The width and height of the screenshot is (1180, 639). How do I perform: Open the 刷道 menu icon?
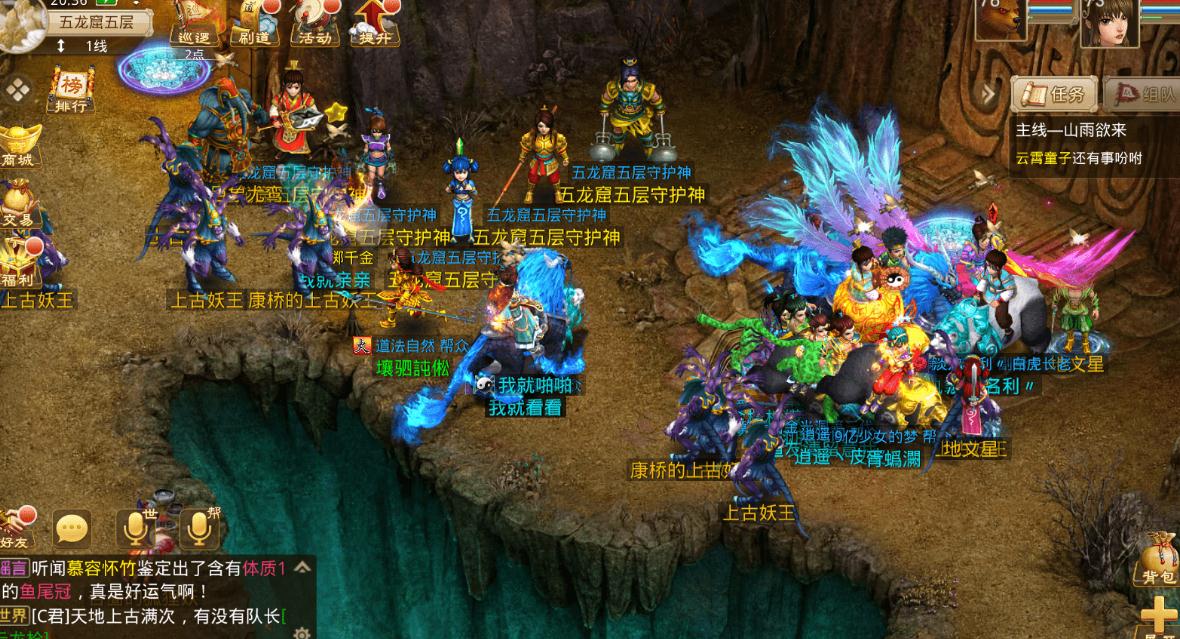253,24
